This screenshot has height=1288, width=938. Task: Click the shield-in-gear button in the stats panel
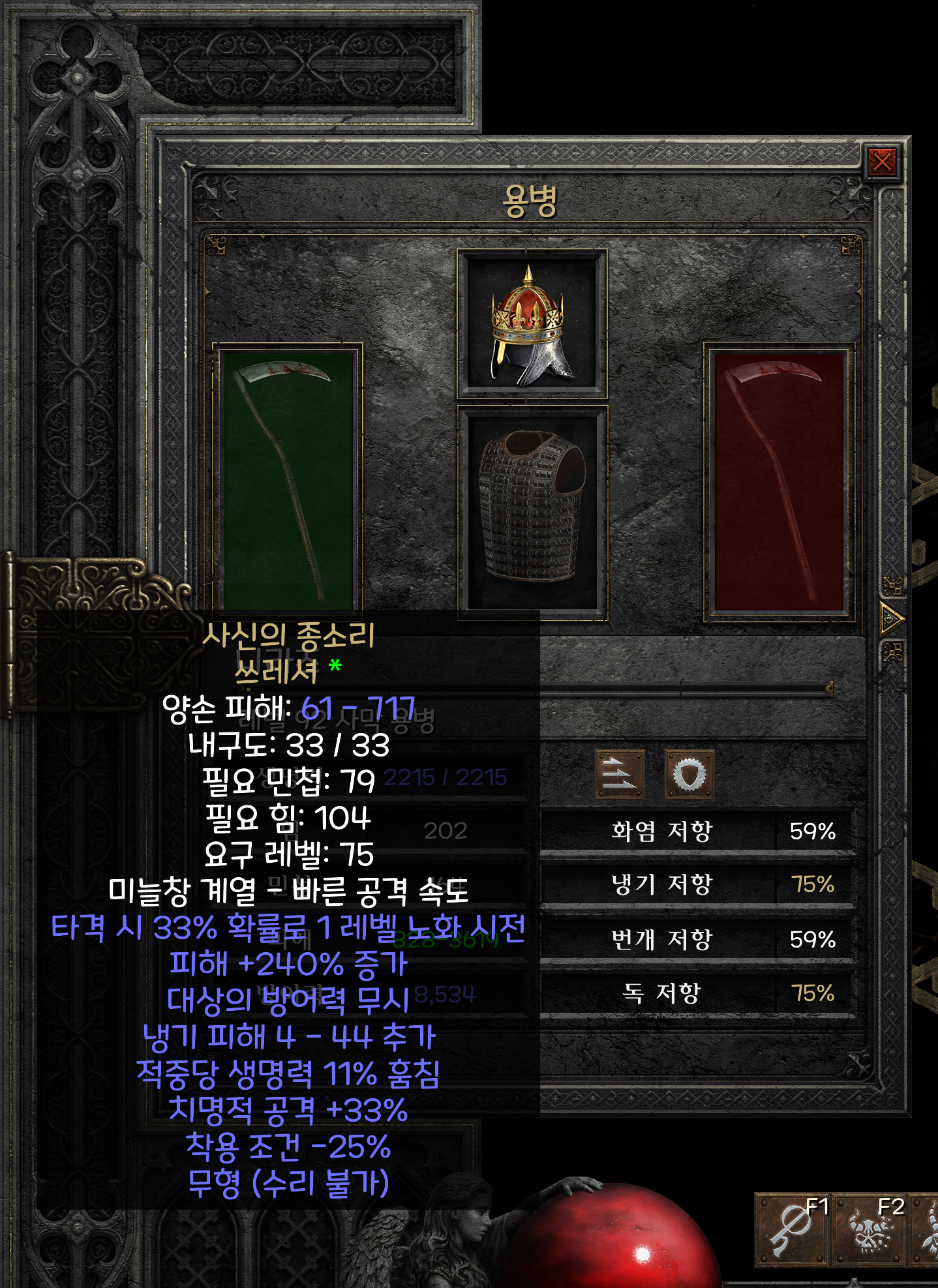tap(689, 774)
